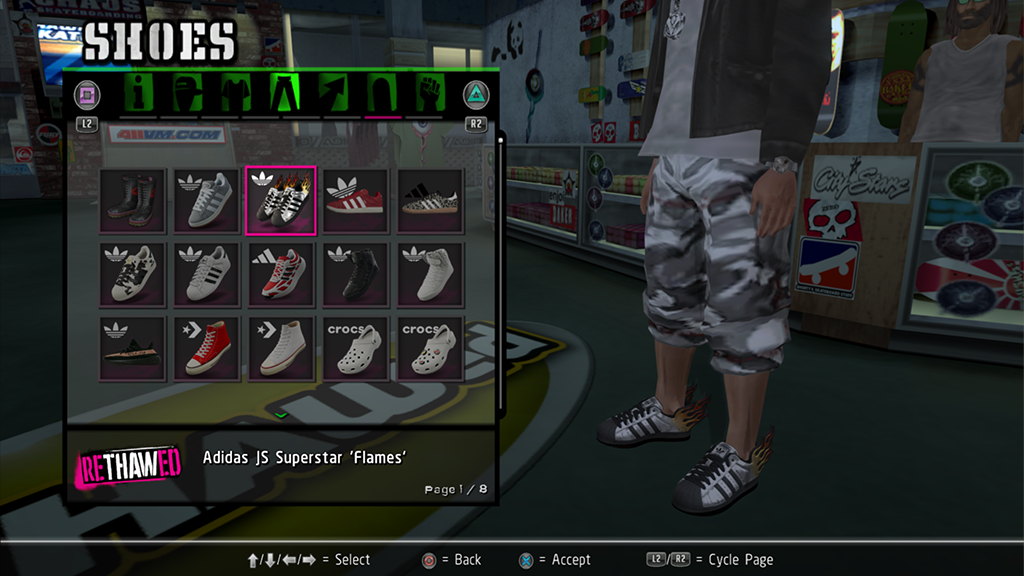Select the Adidas Superstar 'Flames' shoes
The image size is (1024, 576).
click(281, 201)
